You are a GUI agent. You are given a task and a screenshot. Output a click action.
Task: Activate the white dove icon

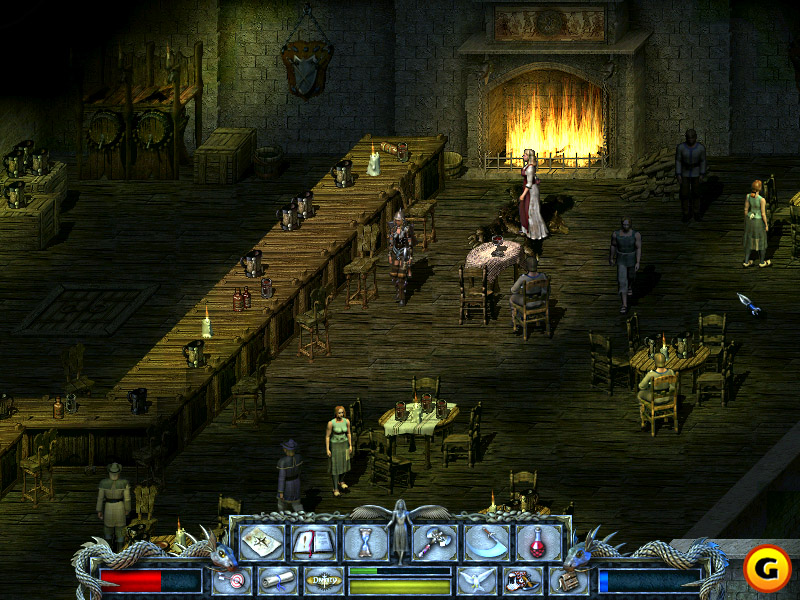pyautogui.click(x=476, y=580)
